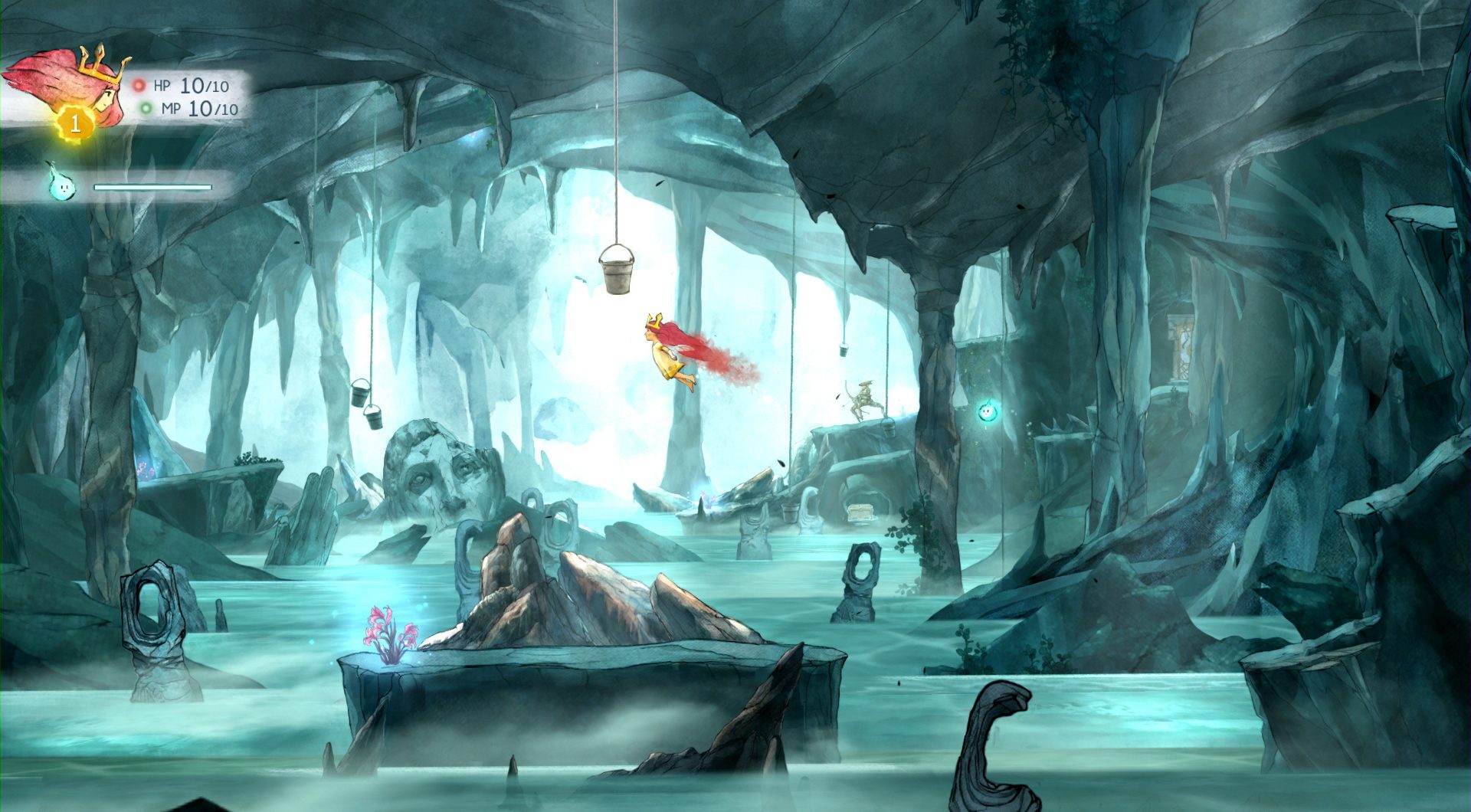Click the Igniculus firefly icon below the portrait
The width and height of the screenshot is (1471, 812).
(x=64, y=185)
